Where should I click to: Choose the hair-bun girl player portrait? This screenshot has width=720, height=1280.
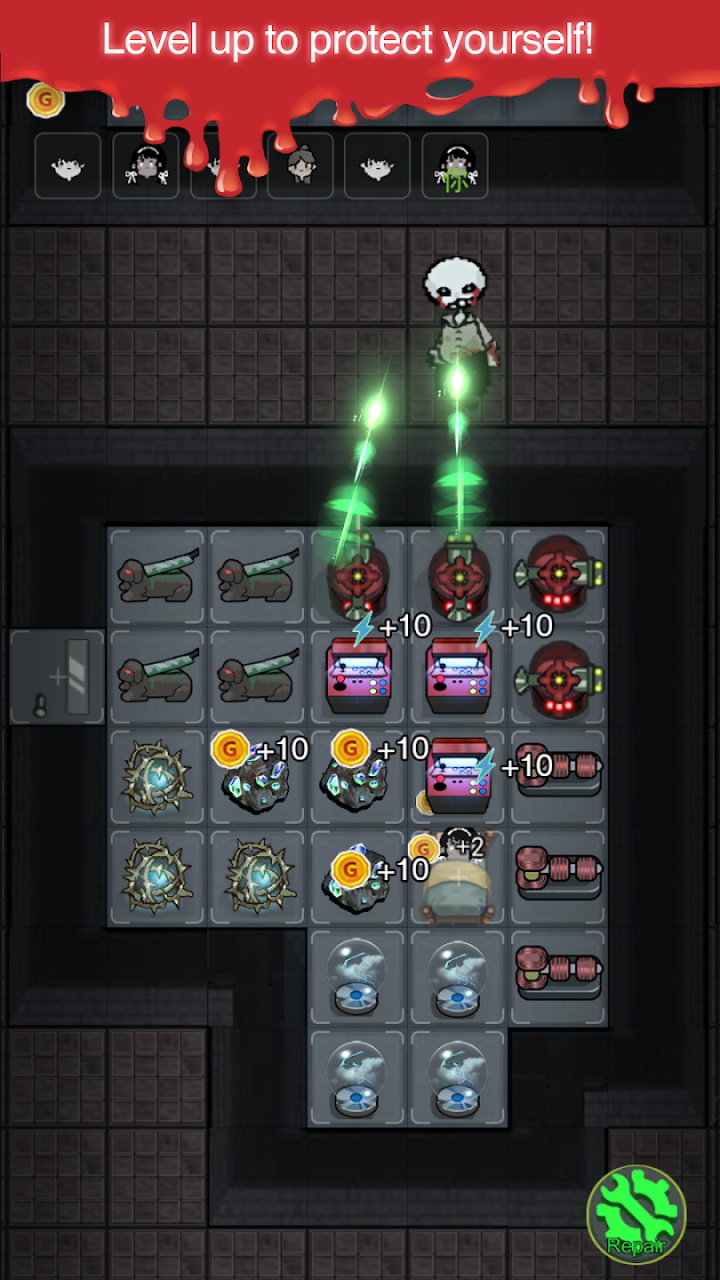click(x=300, y=166)
